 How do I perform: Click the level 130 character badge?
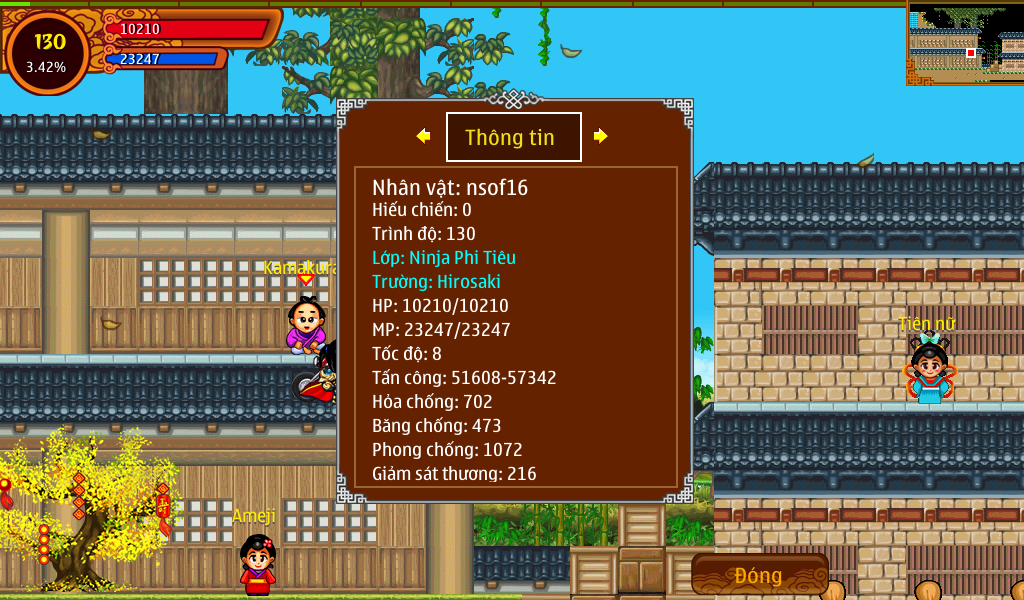48,52
